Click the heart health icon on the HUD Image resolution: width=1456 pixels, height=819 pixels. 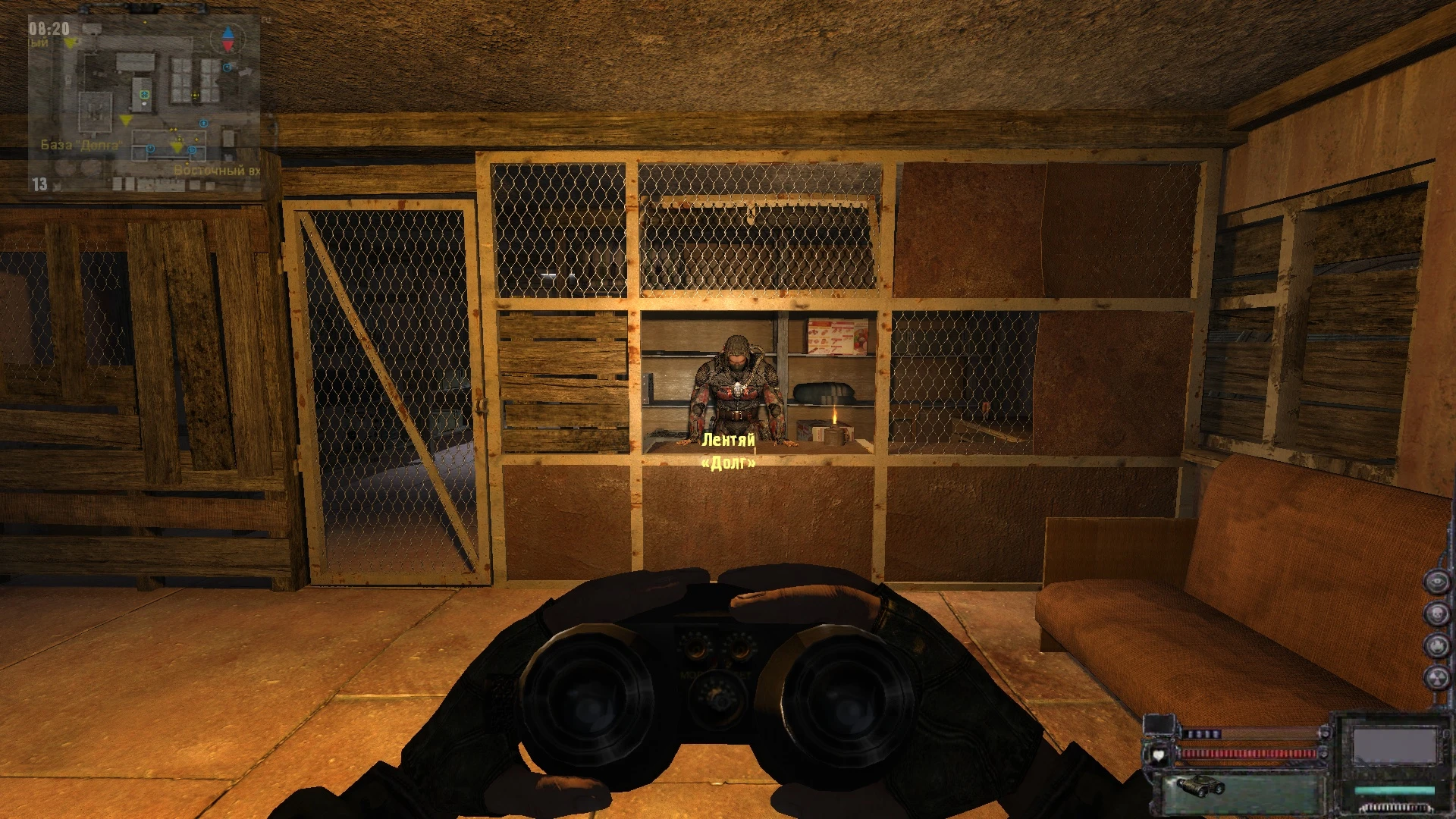click(x=1159, y=755)
